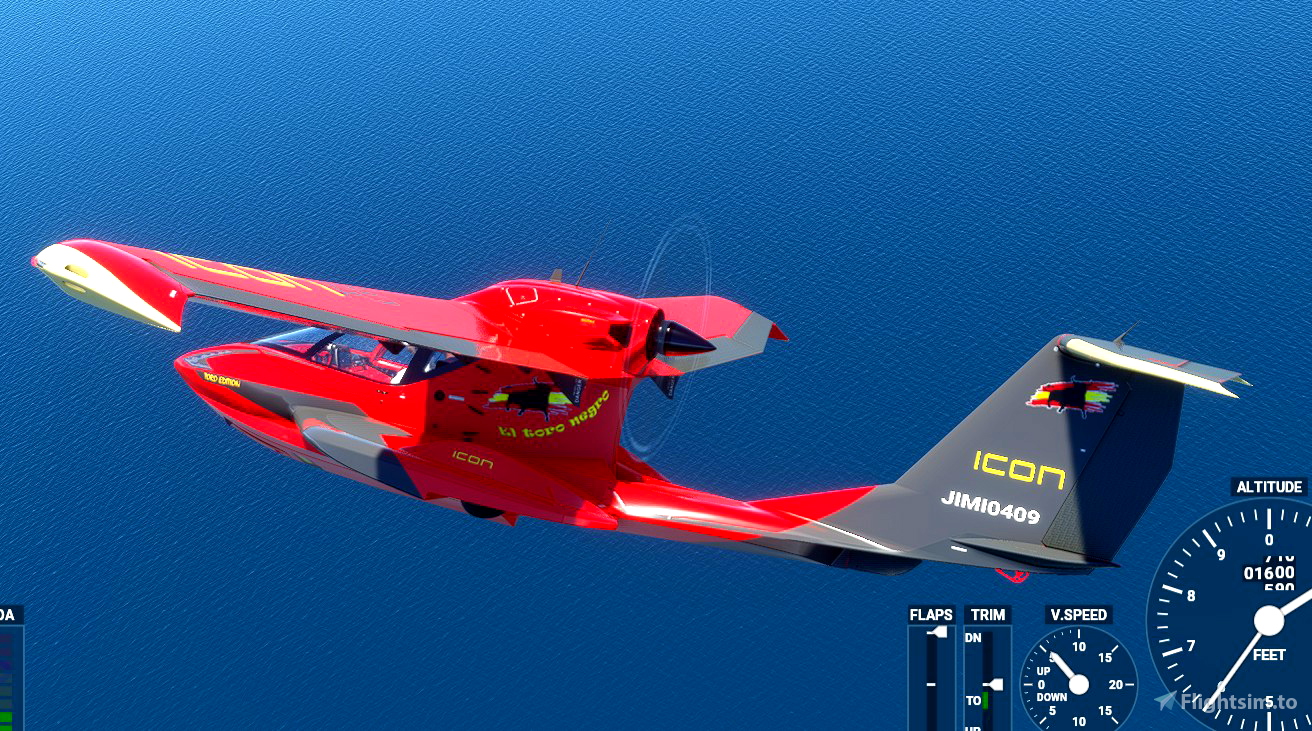Select the FLAPS indicator gauge
This screenshot has height=731, width=1312.
(x=932, y=670)
